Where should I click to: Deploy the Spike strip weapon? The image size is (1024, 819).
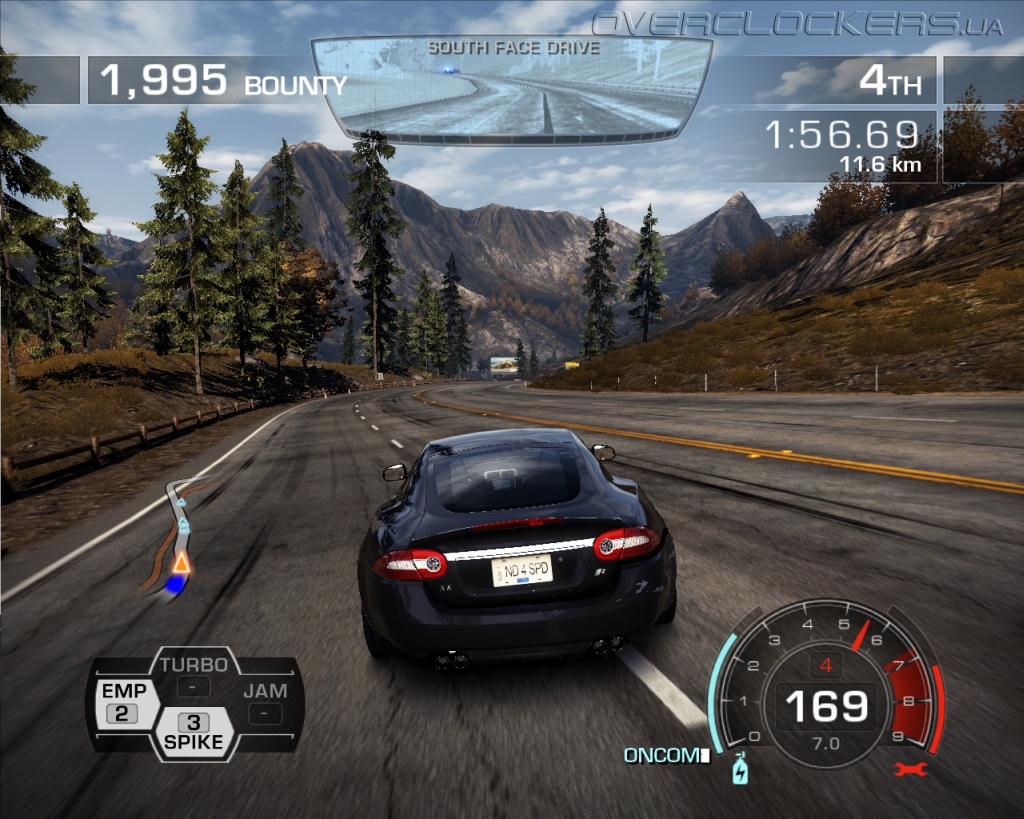click(x=194, y=732)
